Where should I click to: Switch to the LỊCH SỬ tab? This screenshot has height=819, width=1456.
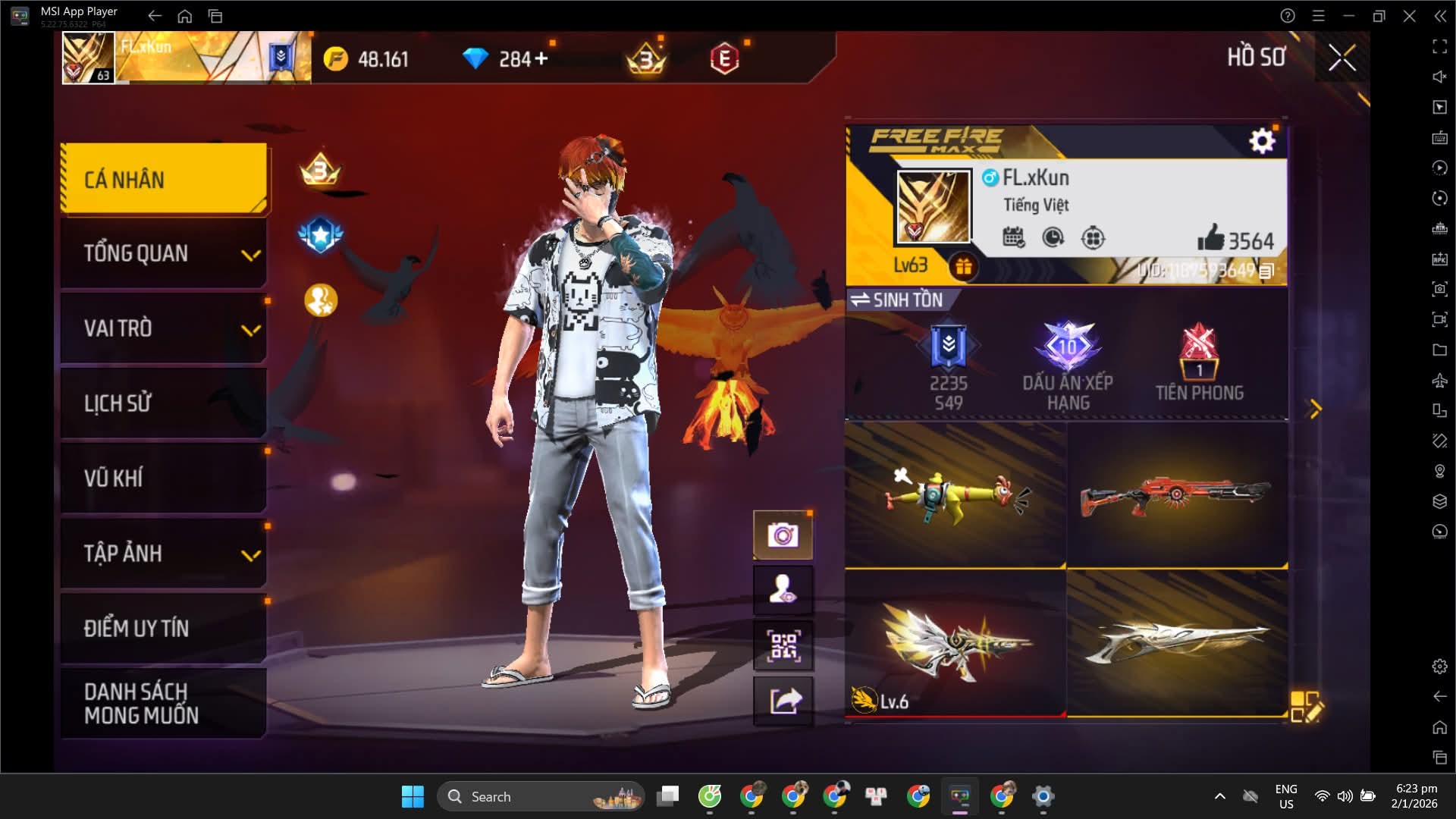tap(164, 403)
